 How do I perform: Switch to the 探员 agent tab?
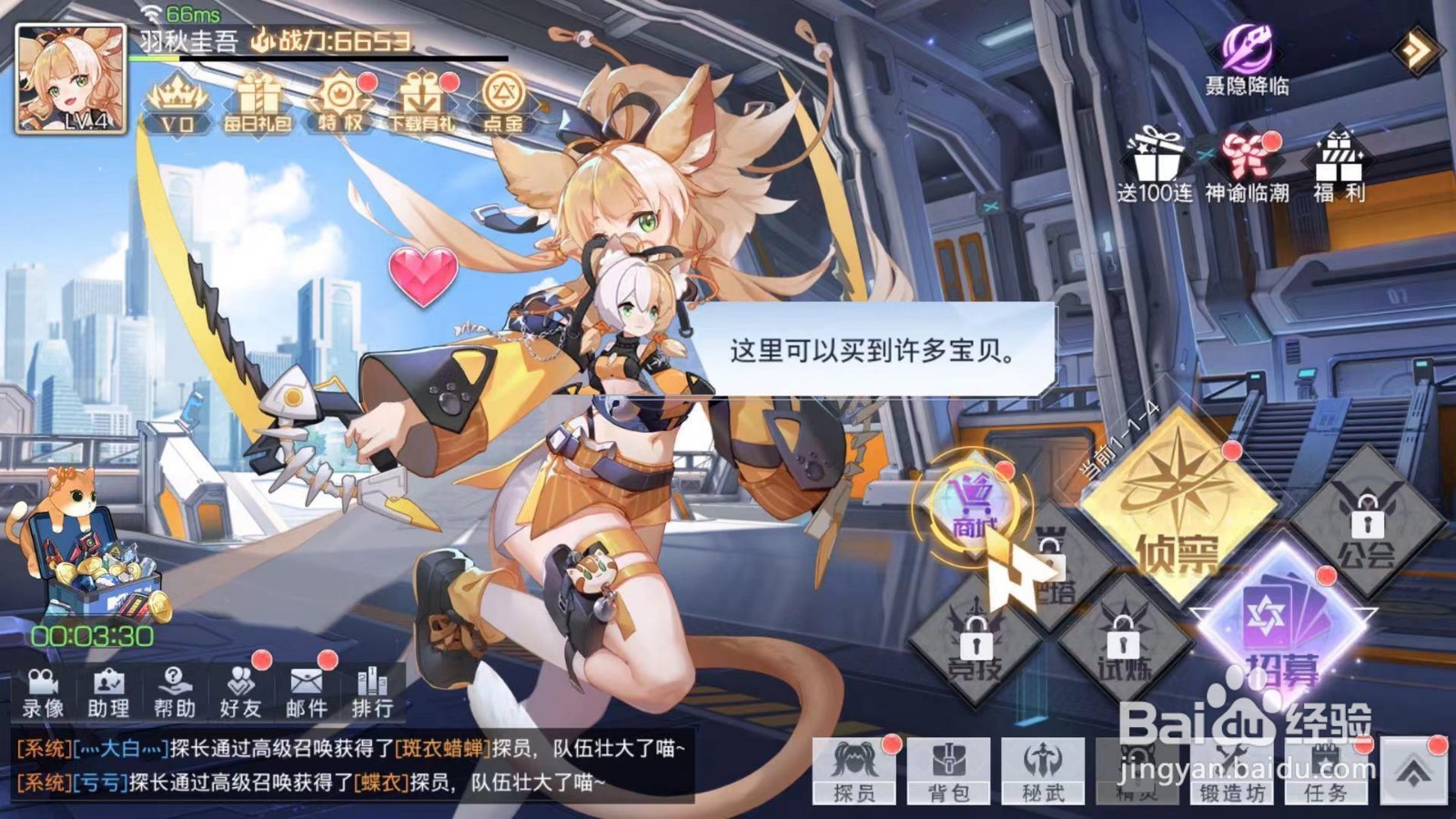[x=855, y=778]
